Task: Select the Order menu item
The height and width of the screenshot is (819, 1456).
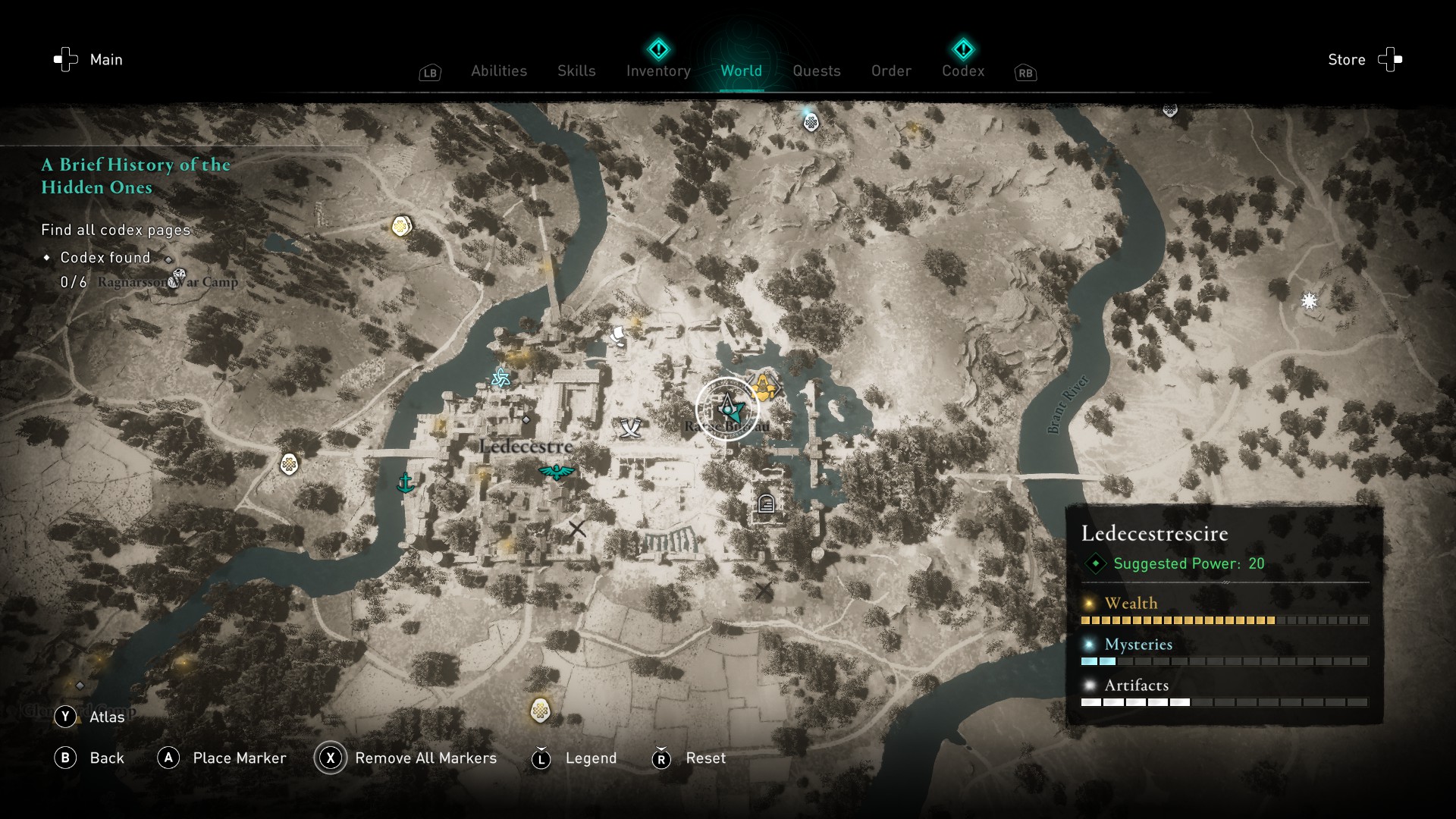Action: (891, 71)
